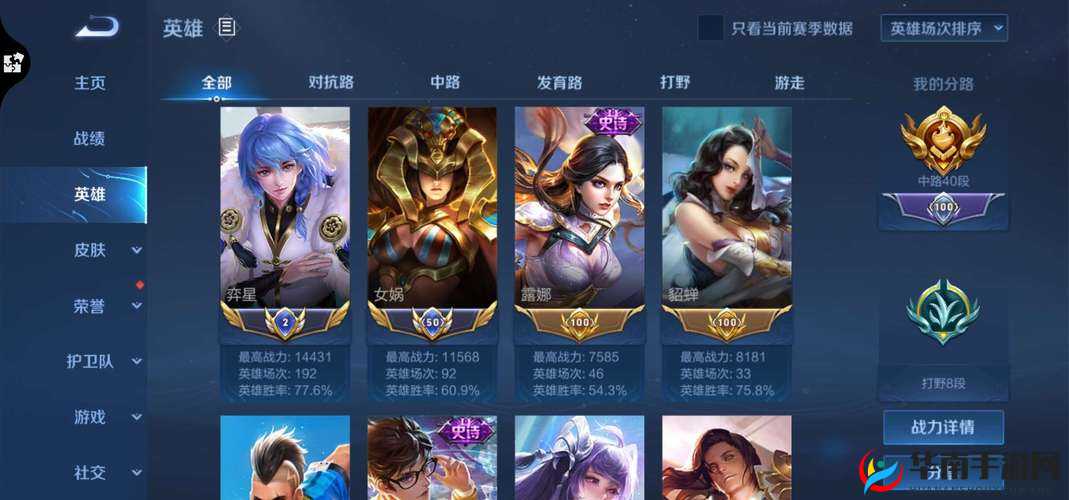Open the 主页 sidebar entry

tap(90, 83)
